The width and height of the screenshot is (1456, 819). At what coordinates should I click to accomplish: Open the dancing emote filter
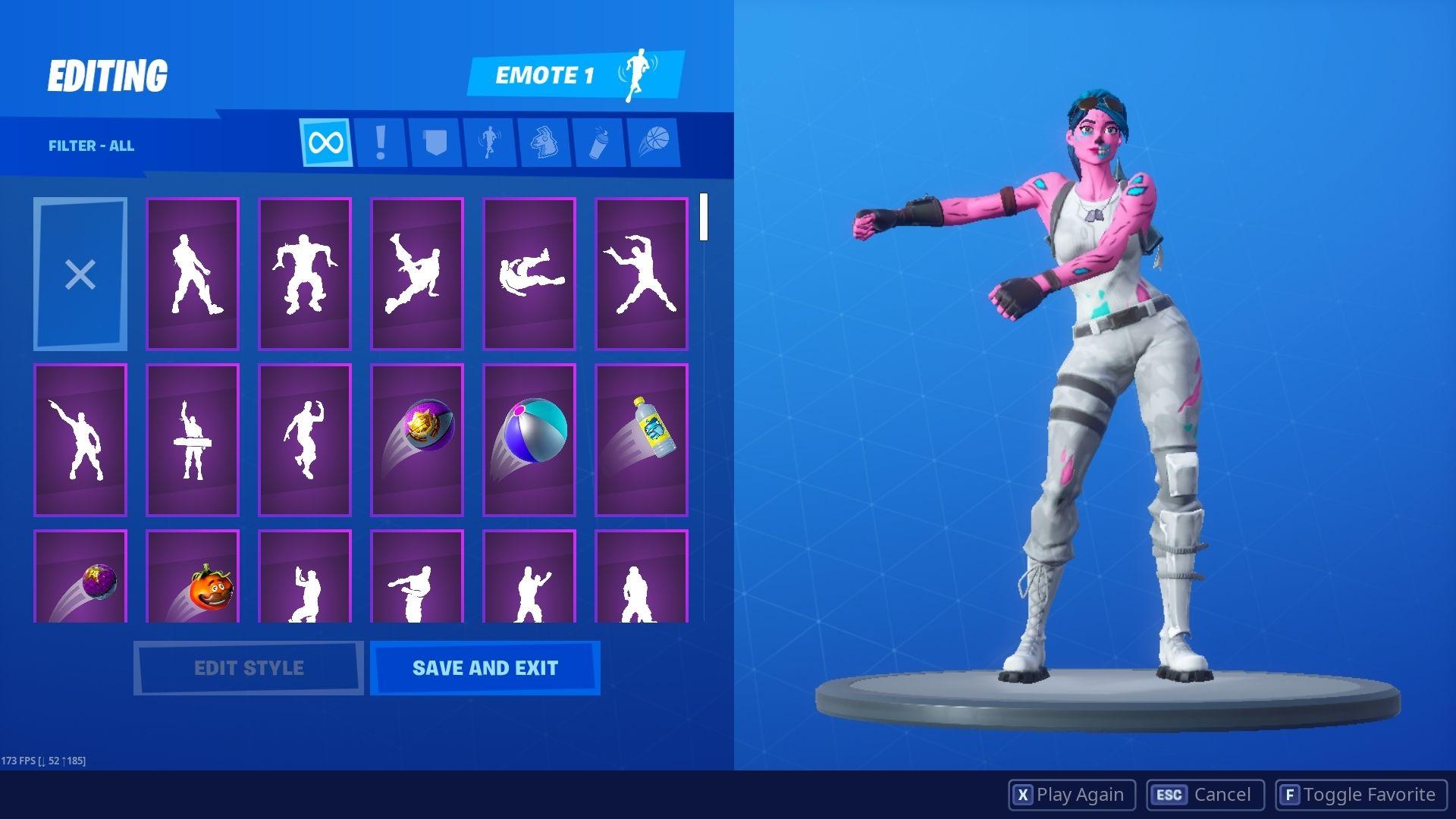[x=490, y=140]
